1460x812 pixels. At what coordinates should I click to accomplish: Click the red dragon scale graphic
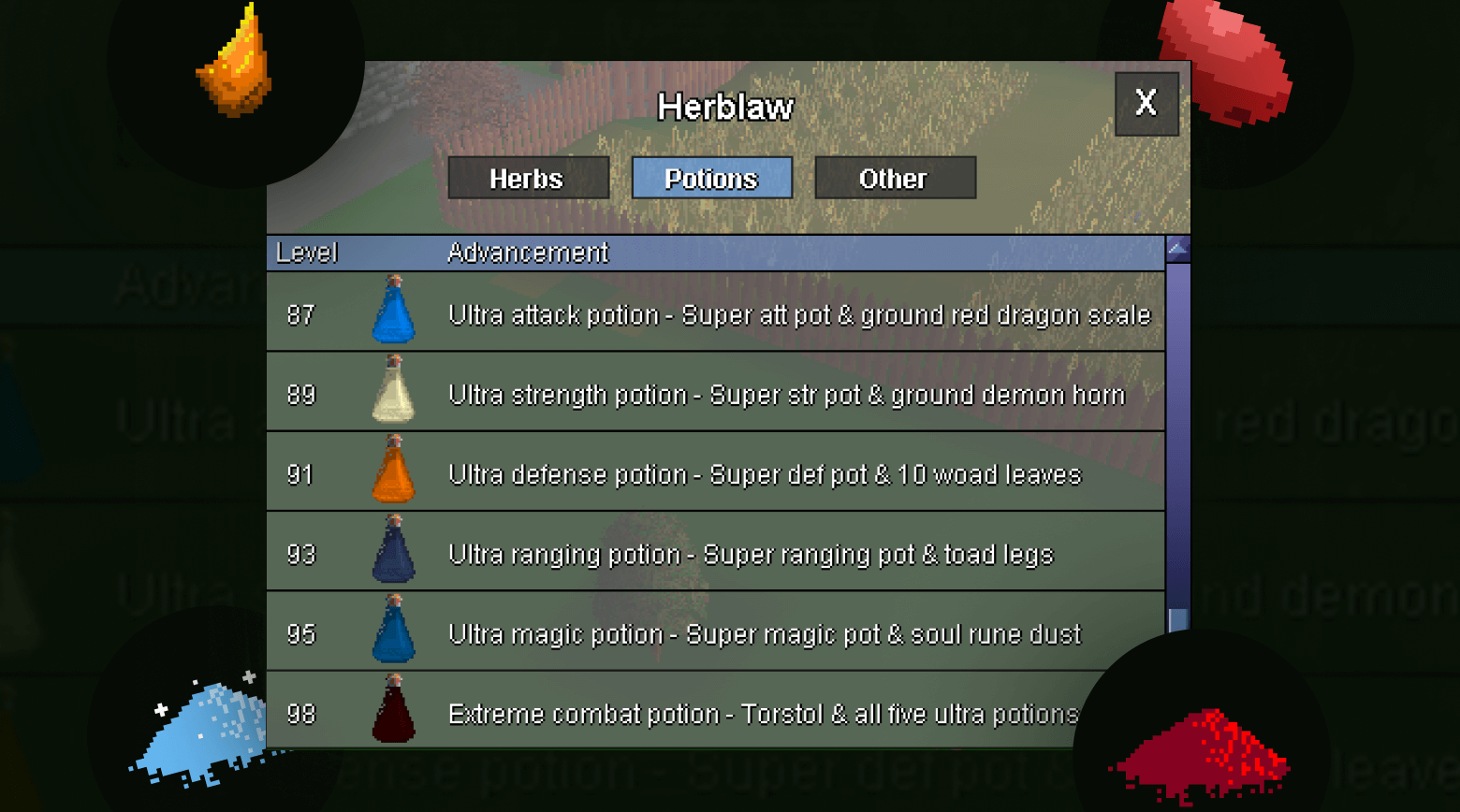tap(1226, 51)
